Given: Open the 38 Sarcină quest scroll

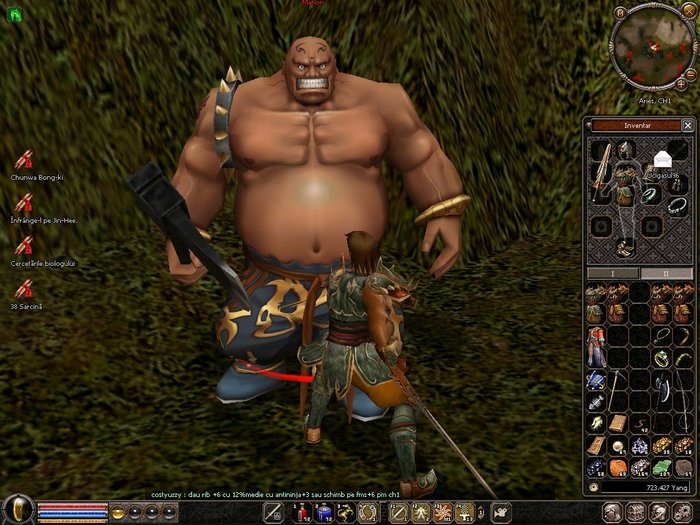Looking at the screenshot, I should [24, 288].
